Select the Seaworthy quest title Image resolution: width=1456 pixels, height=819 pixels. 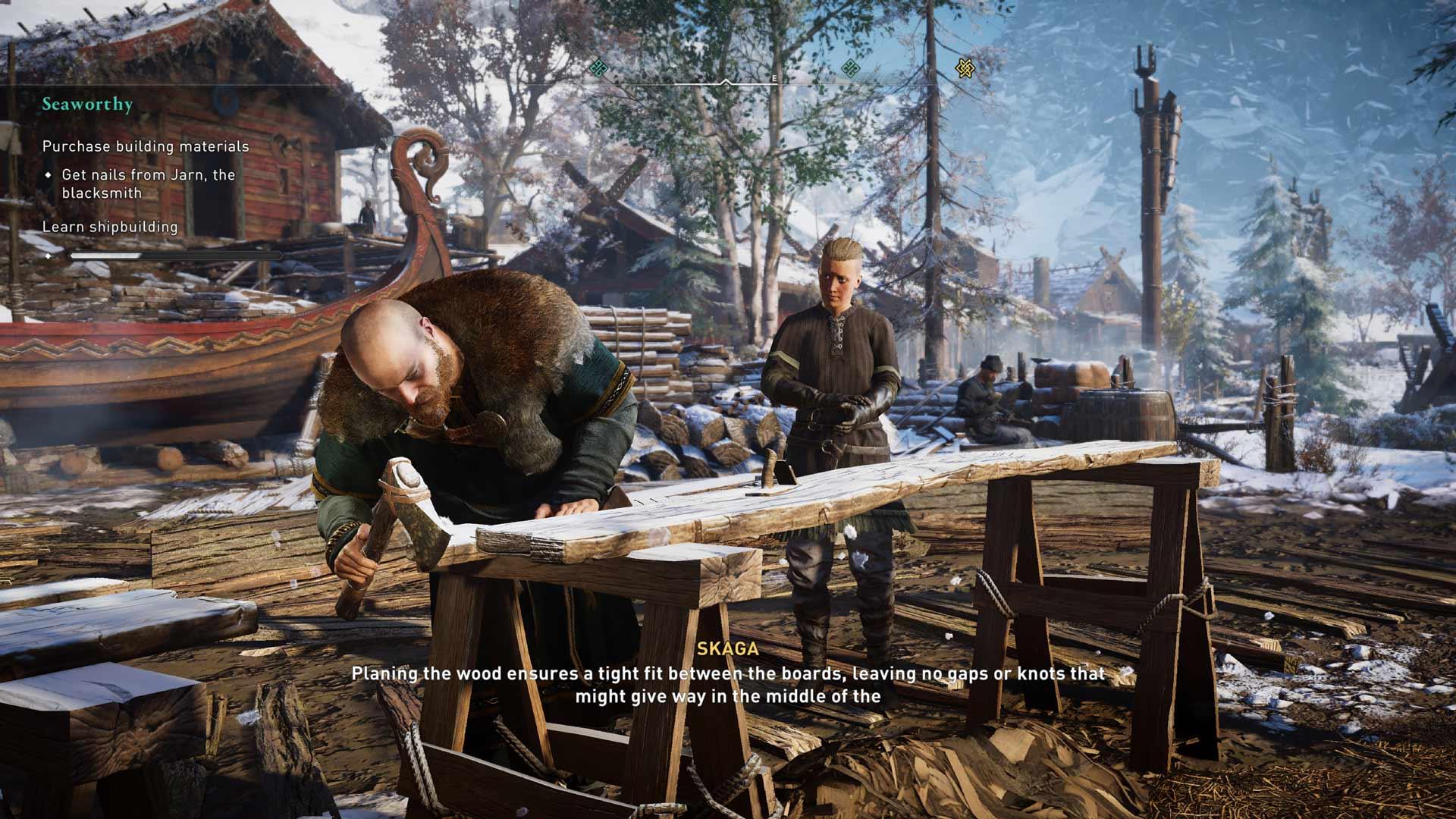(87, 105)
